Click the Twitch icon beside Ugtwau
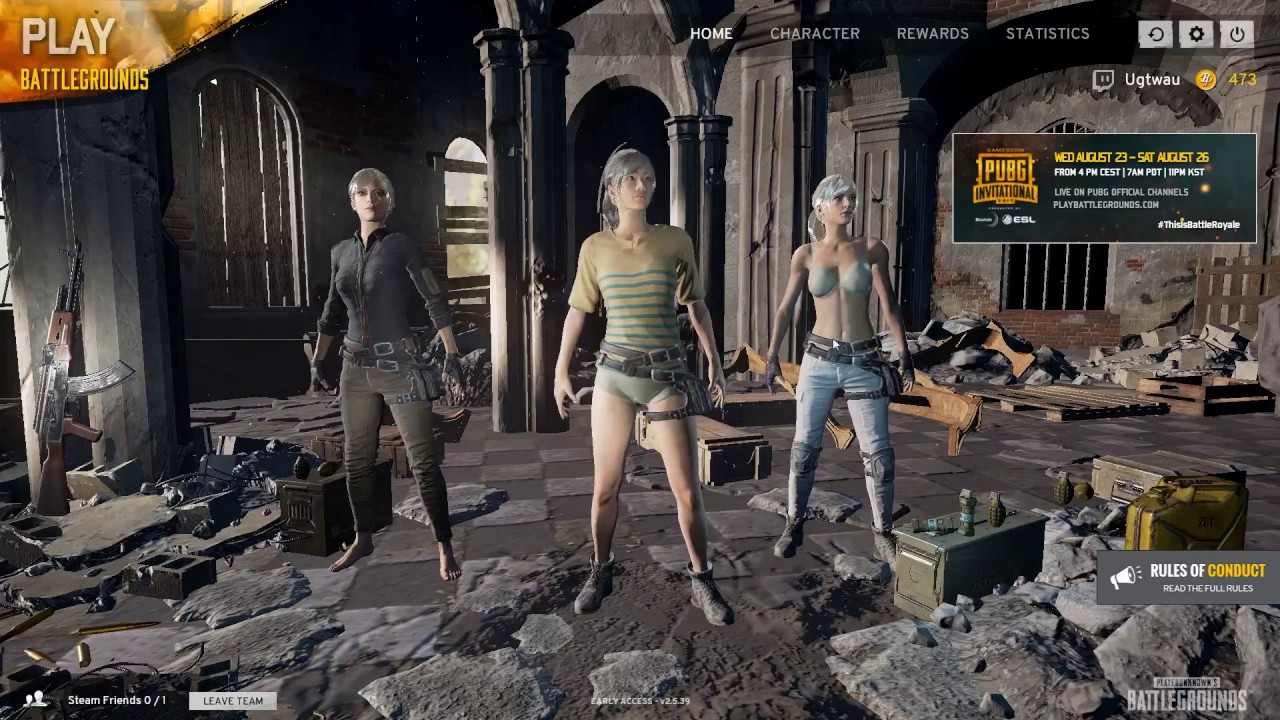The width and height of the screenshot is (1280, 720). tap(1103, 79)
